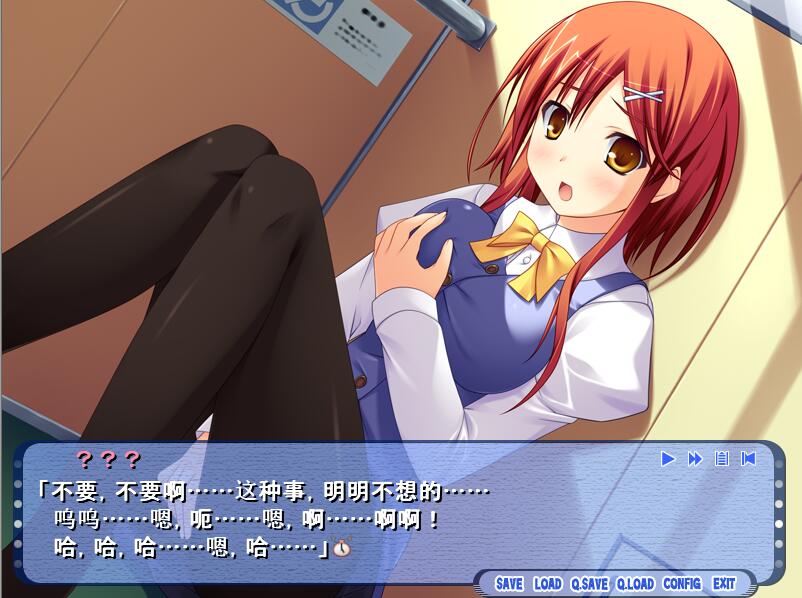Quick load with Q.LOAD
The image size is (802, 598).
[635, 583]
